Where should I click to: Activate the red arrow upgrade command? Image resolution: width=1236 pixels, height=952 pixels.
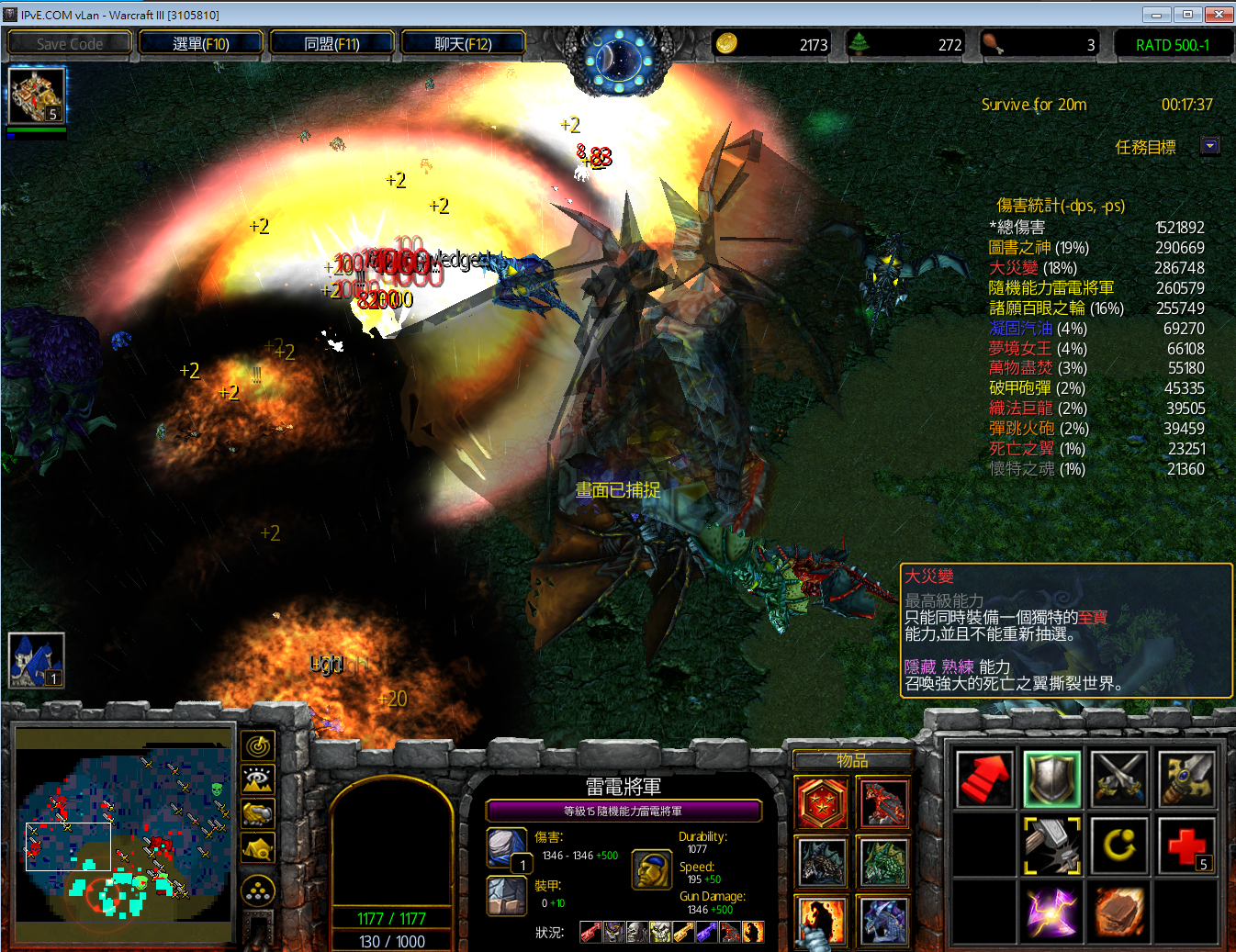pos(984,778)
